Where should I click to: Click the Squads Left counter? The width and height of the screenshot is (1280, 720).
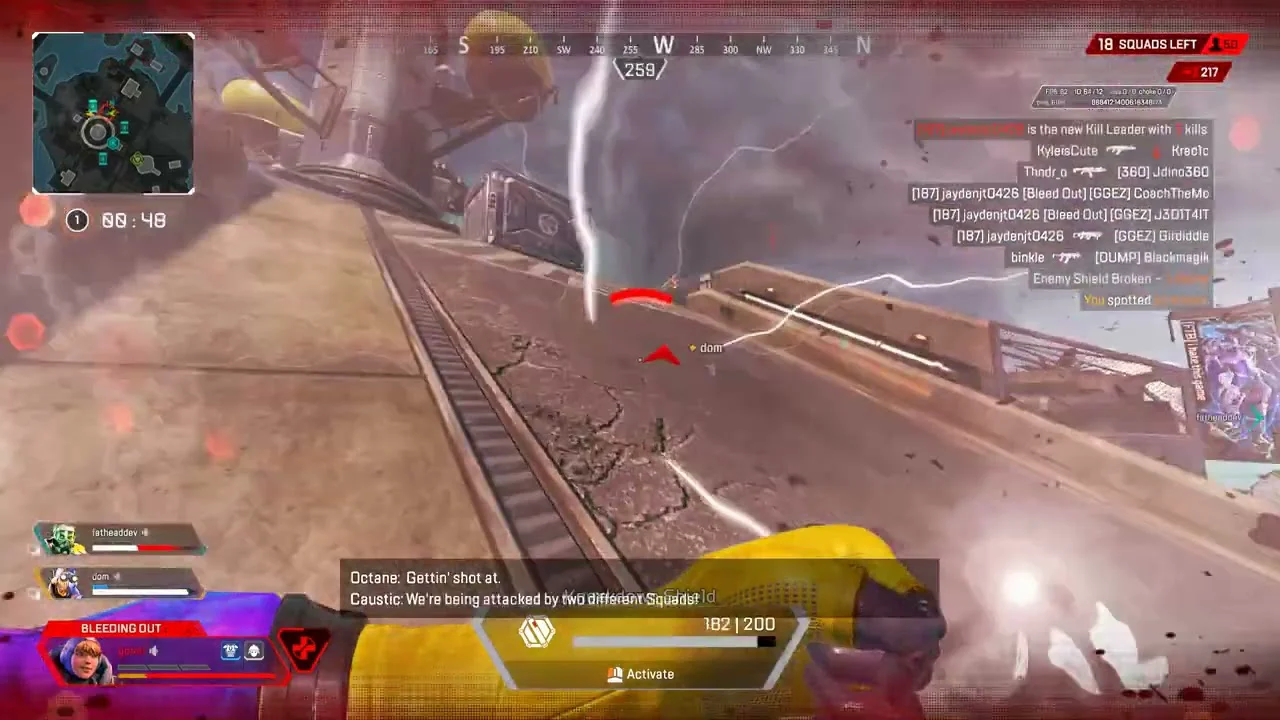coord(1147,44)
